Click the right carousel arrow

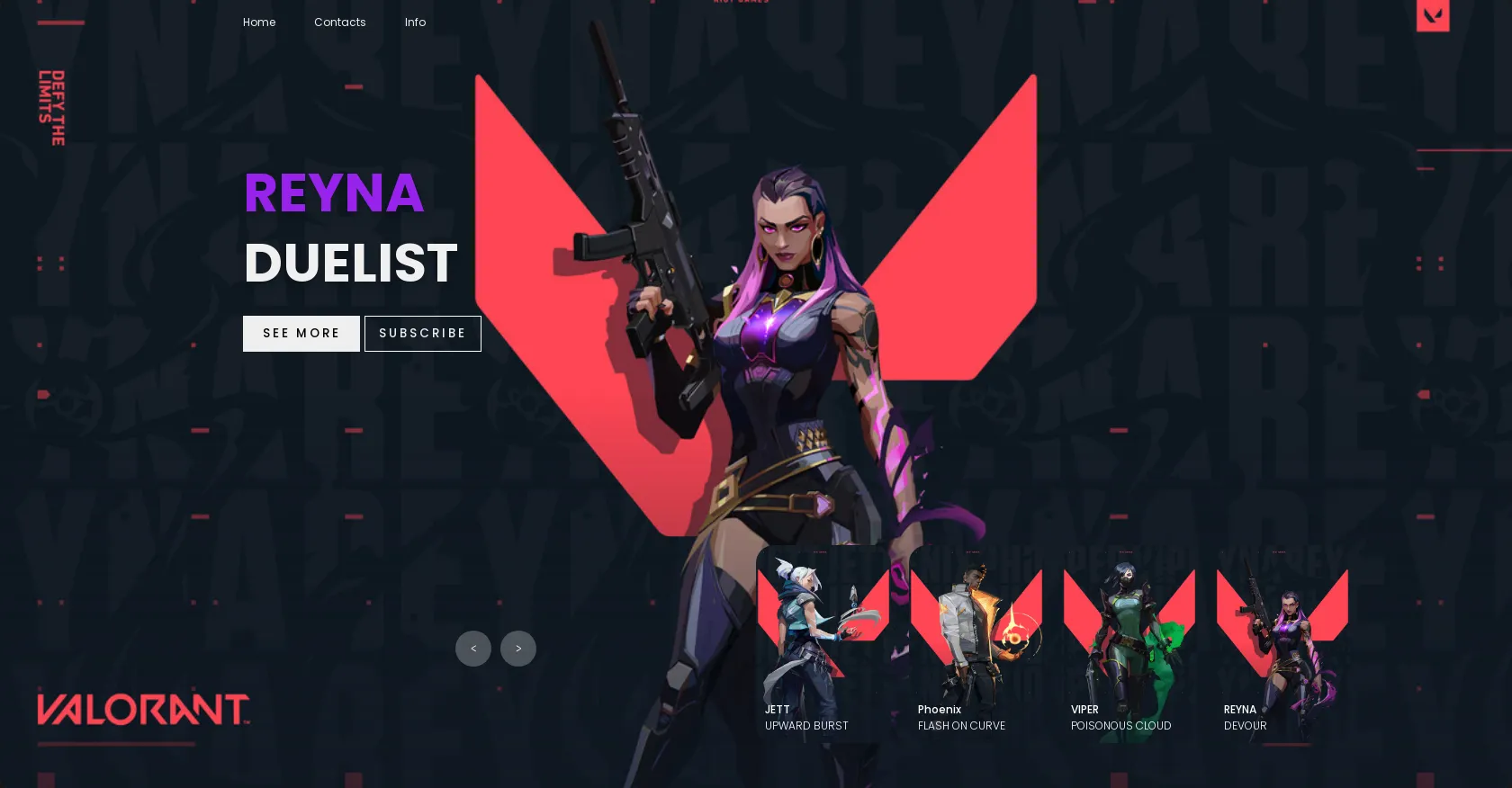[517, 649]
